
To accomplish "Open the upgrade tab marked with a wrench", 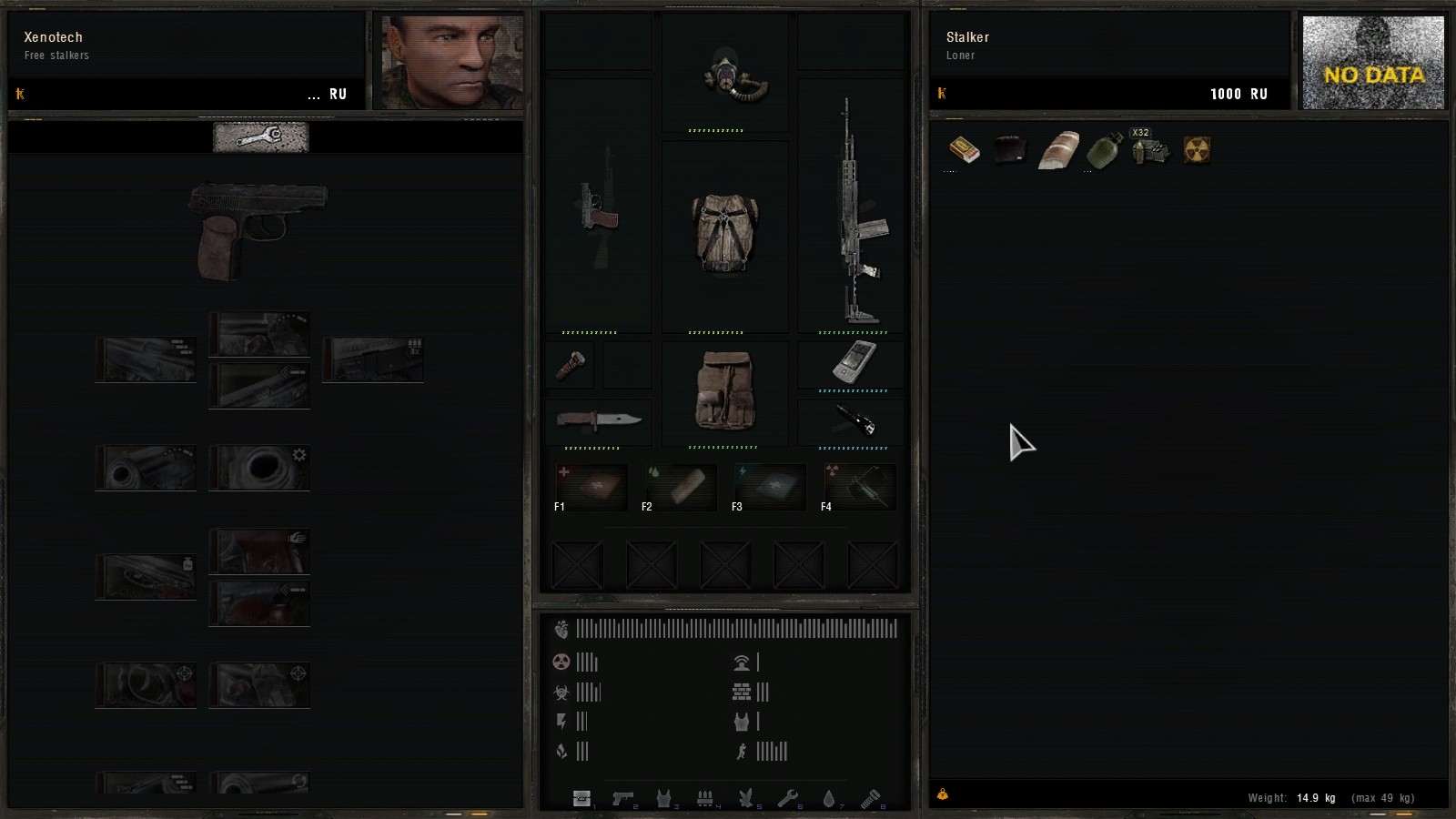I will [261, 137].
